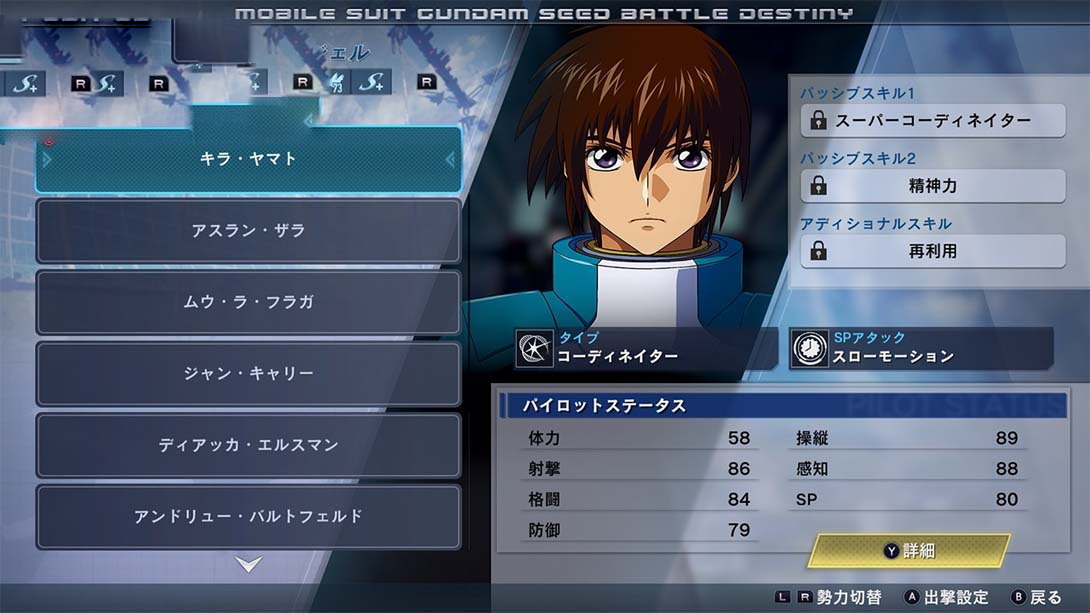Show more pilots with the down arrow
Image resolution: width=1090 pixels, height=613 pixels.
coord(248,565)
